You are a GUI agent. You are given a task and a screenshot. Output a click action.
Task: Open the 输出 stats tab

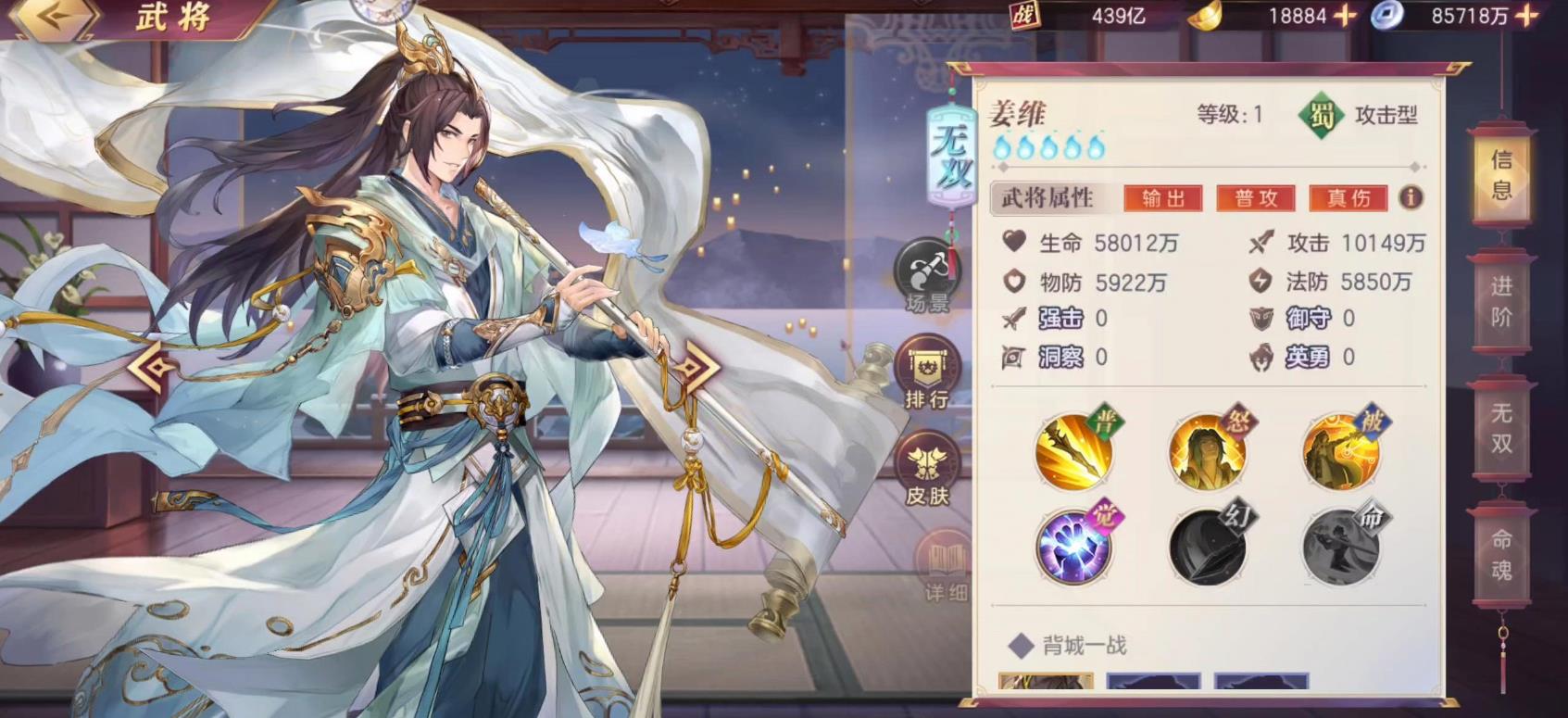(1162, 197)
